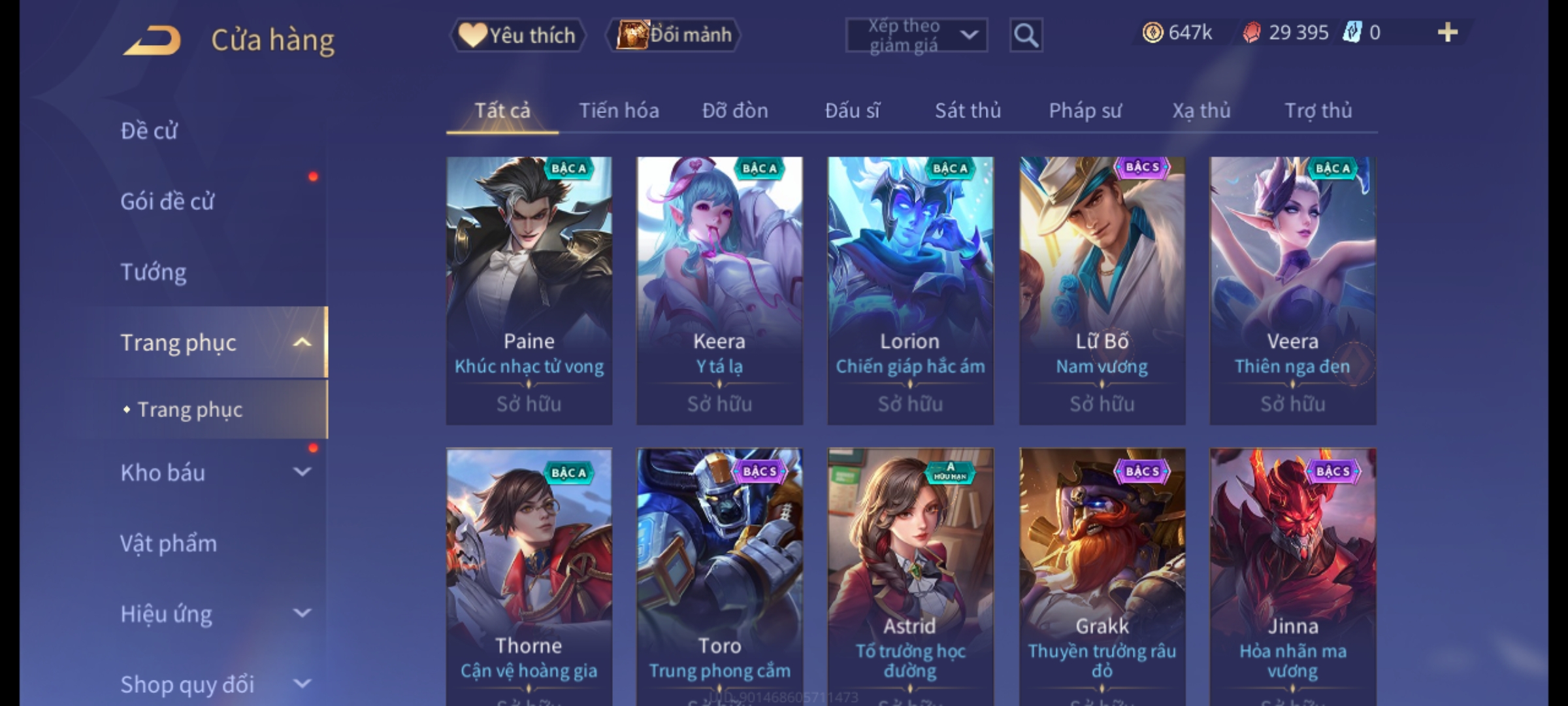Switch to the Đỡ đòn tab
This screenshot has width=1568, height=706.
click(735, 110)
